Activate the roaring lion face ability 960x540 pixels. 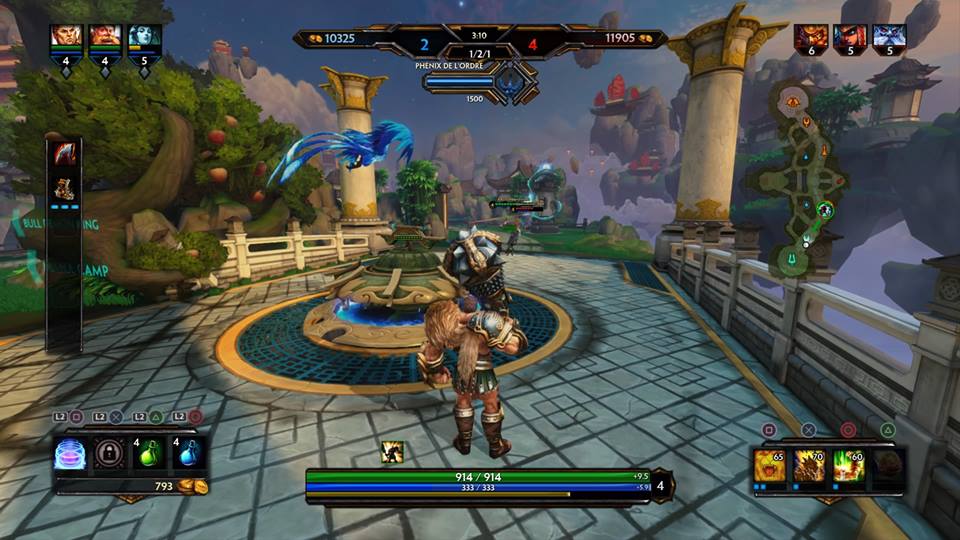click(771, 465)
